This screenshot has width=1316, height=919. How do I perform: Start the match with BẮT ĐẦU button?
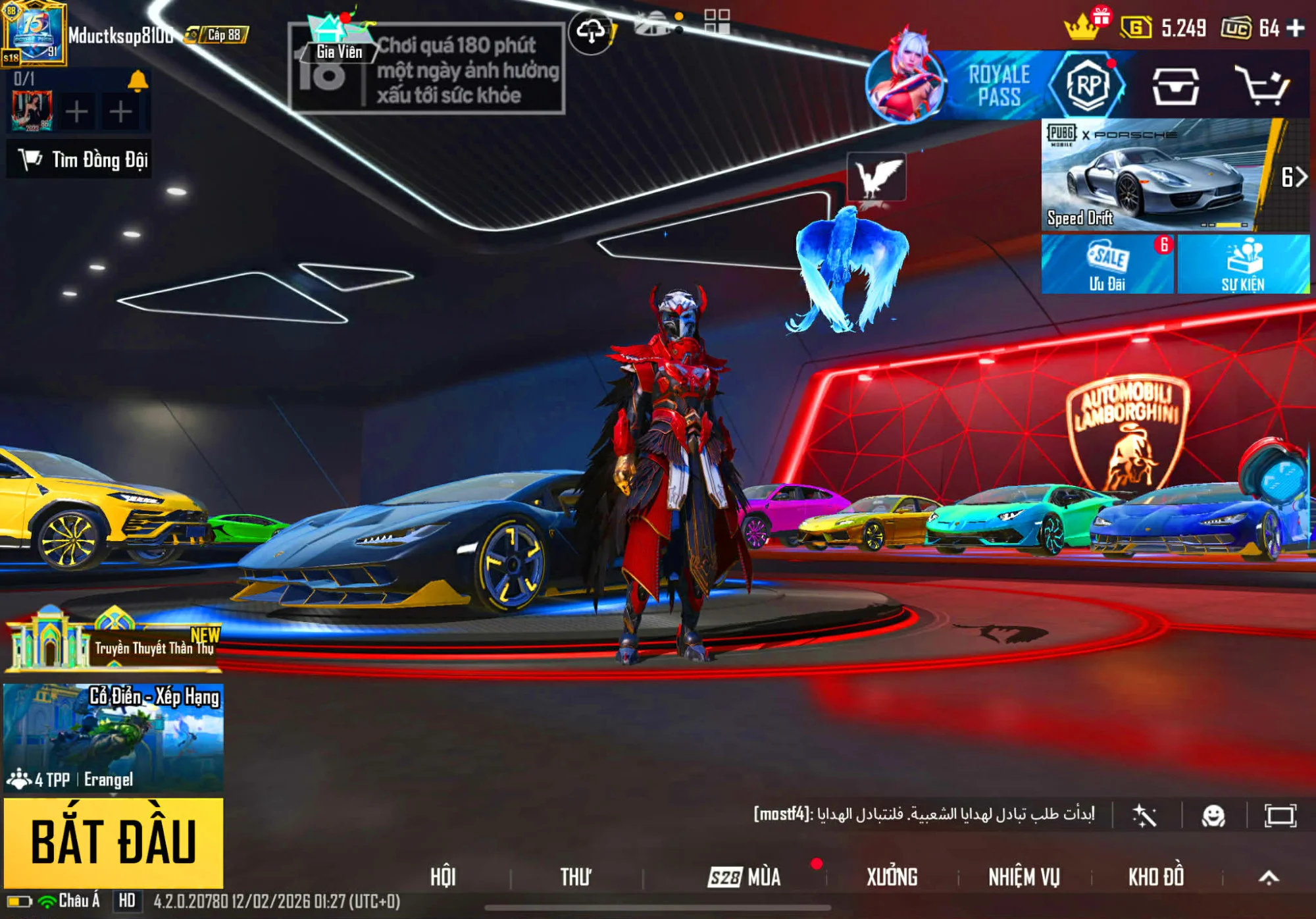pos(113,842)
